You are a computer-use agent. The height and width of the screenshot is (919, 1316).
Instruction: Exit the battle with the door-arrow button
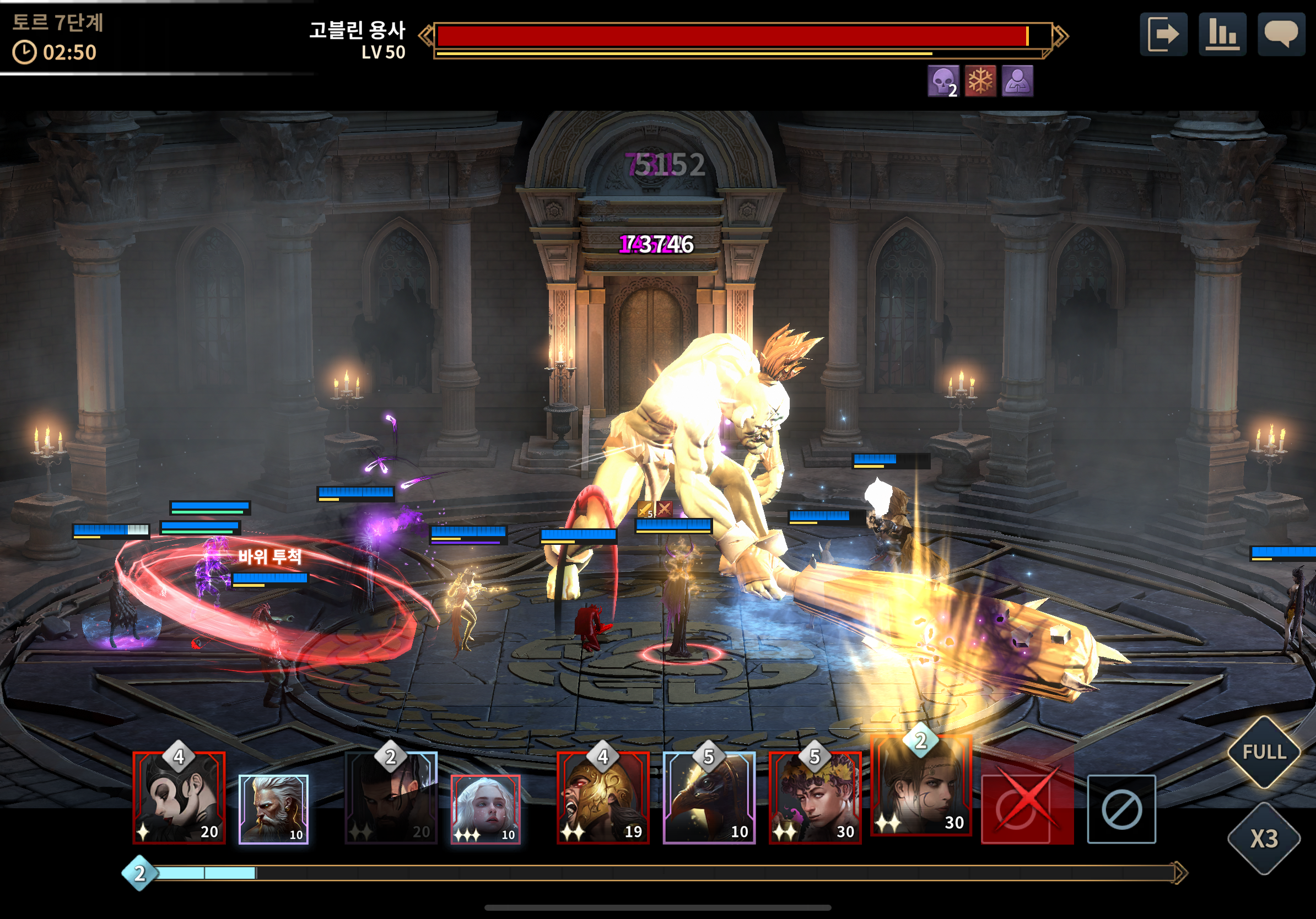pyautogui.click(x=1163, y=34)
